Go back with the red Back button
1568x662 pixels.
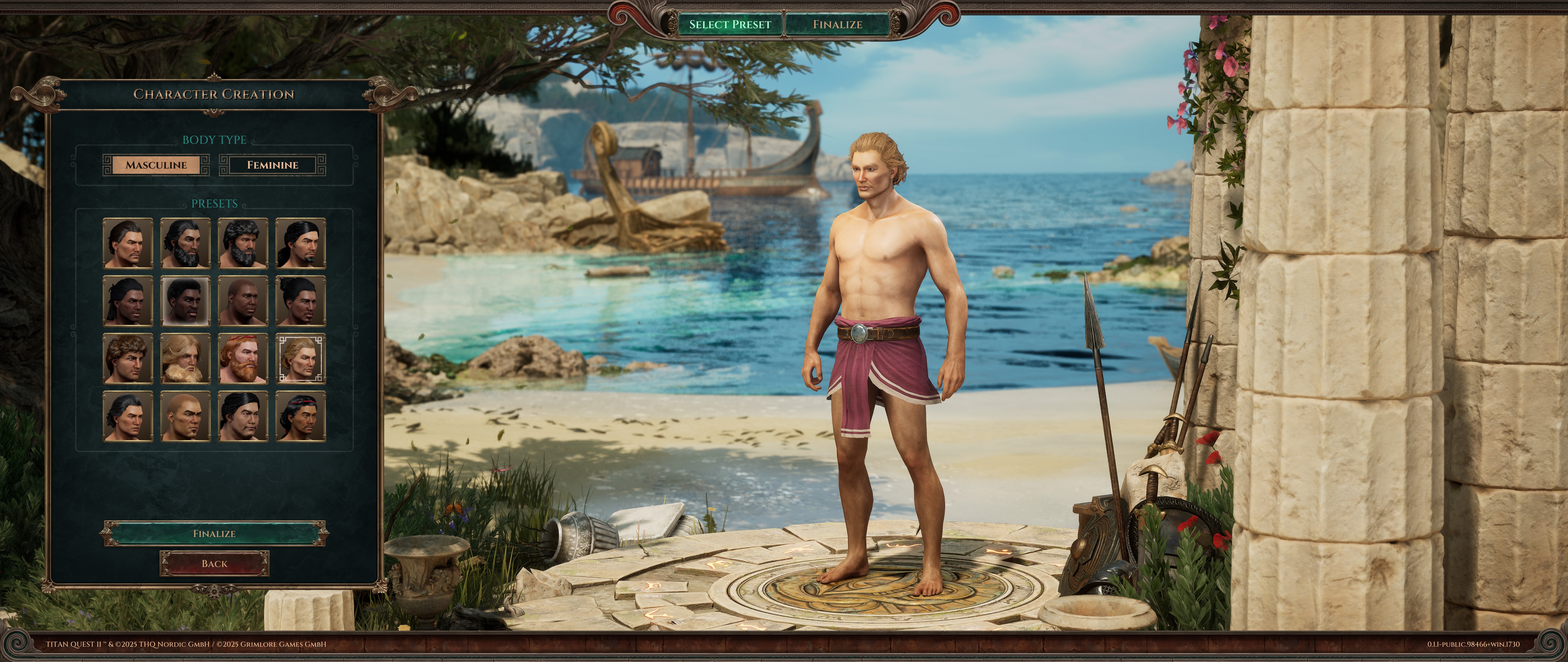pyautogui.click(x=214, y=564)
